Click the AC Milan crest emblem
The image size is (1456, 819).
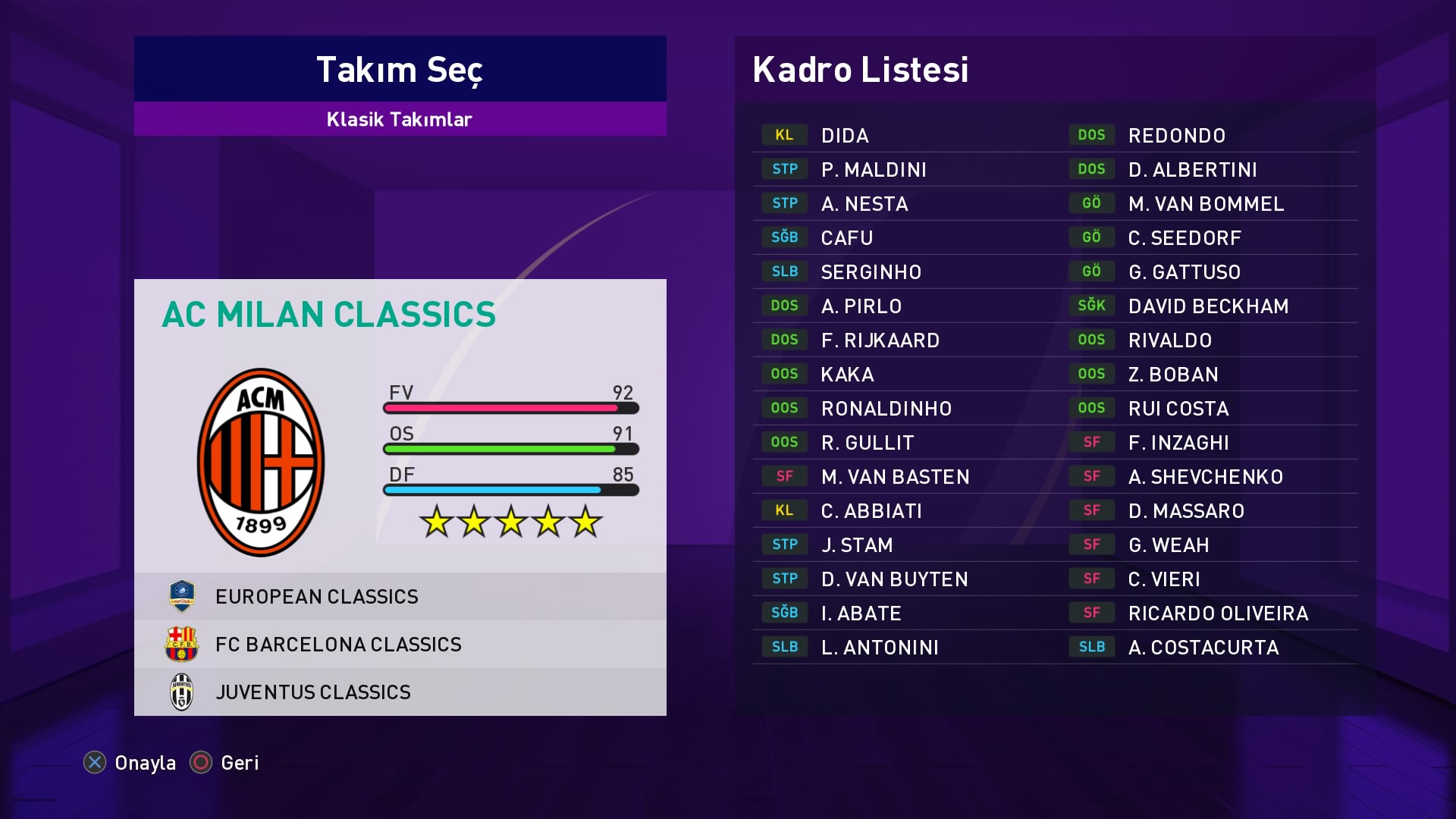pyautogui.click(x=261, y=463)
